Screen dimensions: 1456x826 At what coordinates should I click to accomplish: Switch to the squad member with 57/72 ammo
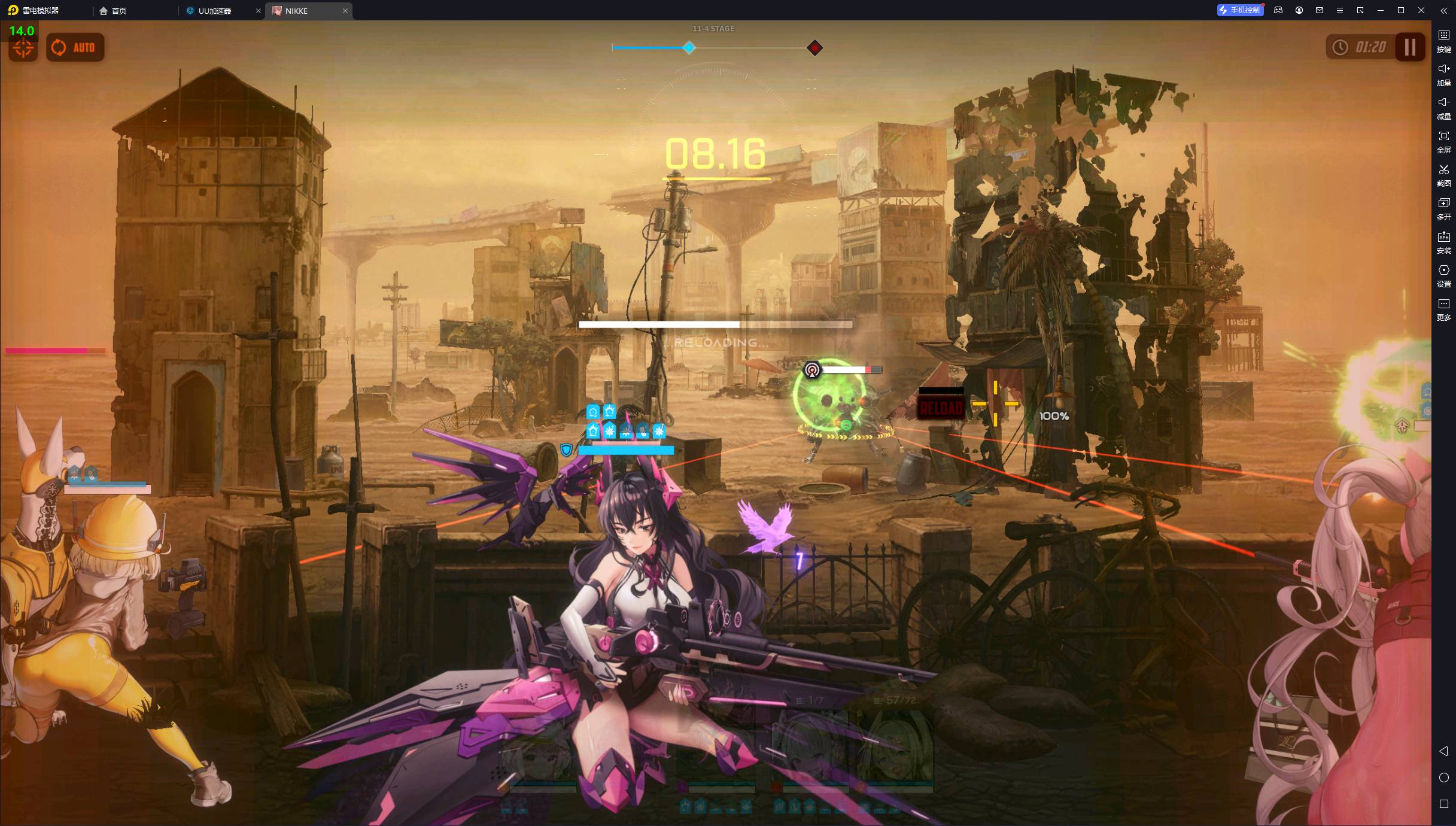click(x=893, y=748)
